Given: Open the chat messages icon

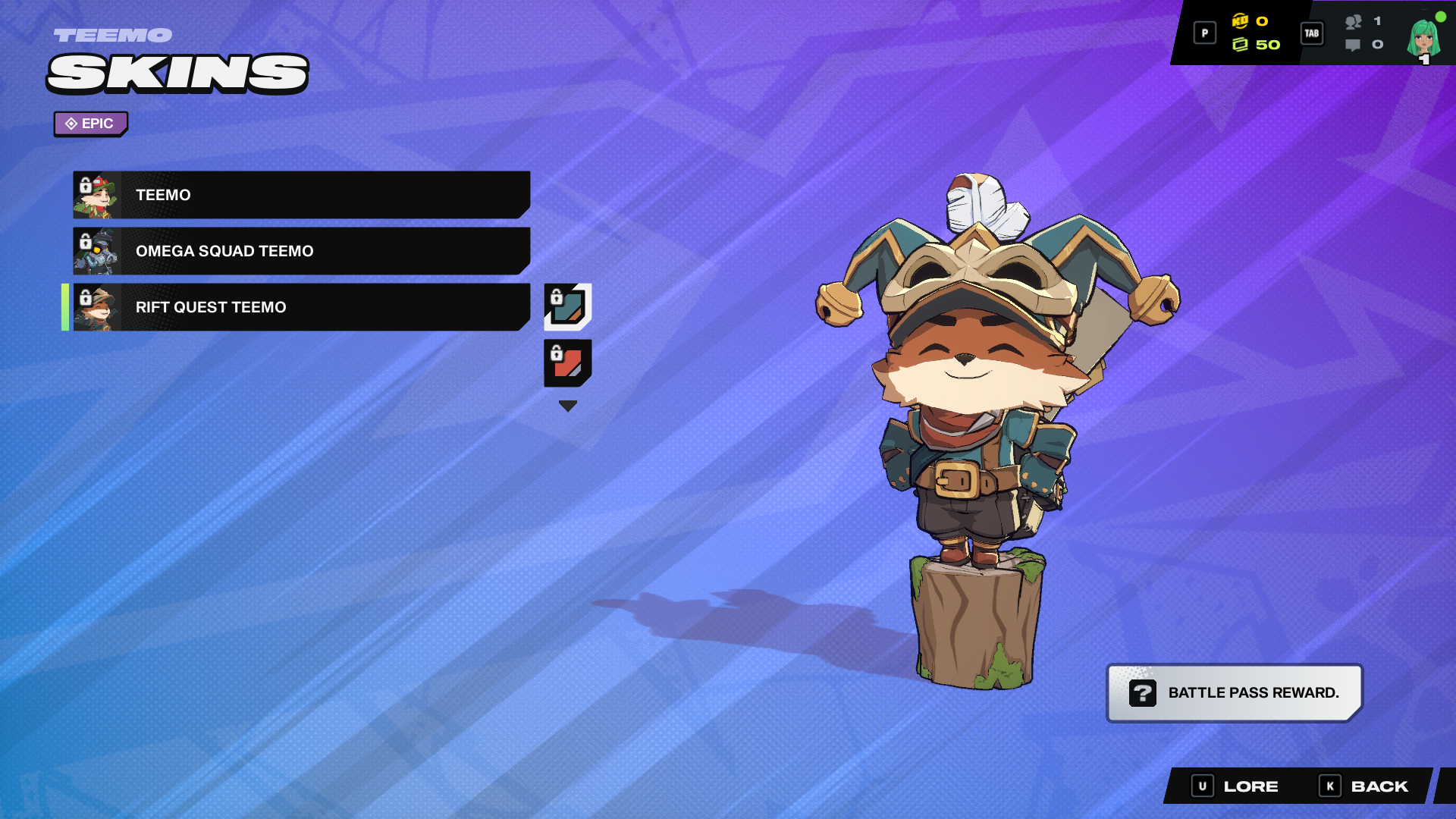Looking at the screenshot, I should point(1353,45).
